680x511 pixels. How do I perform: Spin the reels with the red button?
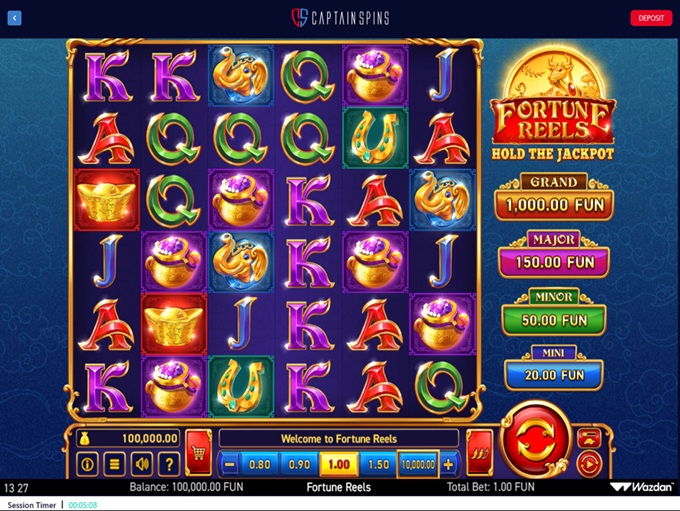pyautogui.click(x=537, y=443)
